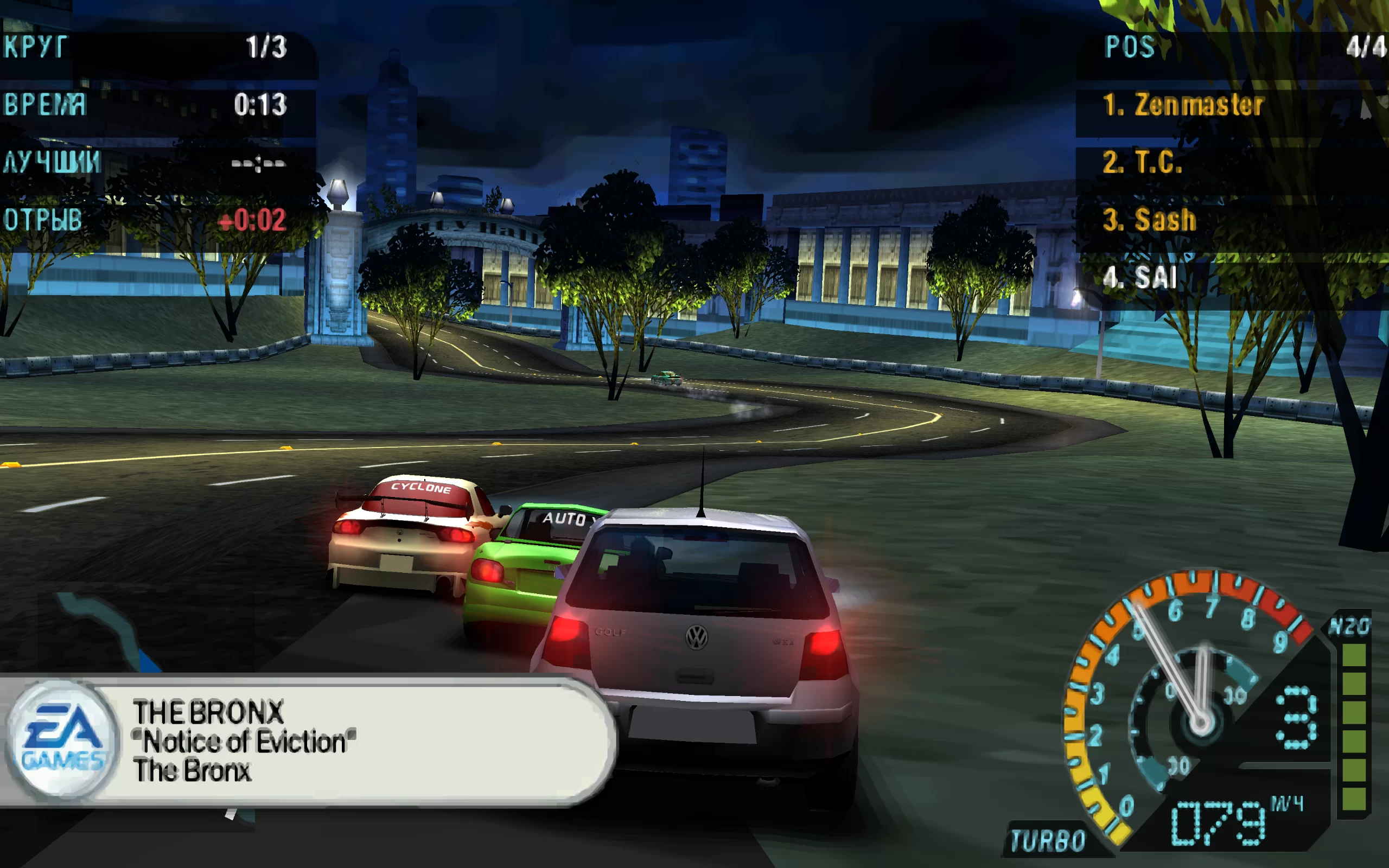Click the EA Games logo badge
Viewport: 1389px width, 868px height.
62,739
